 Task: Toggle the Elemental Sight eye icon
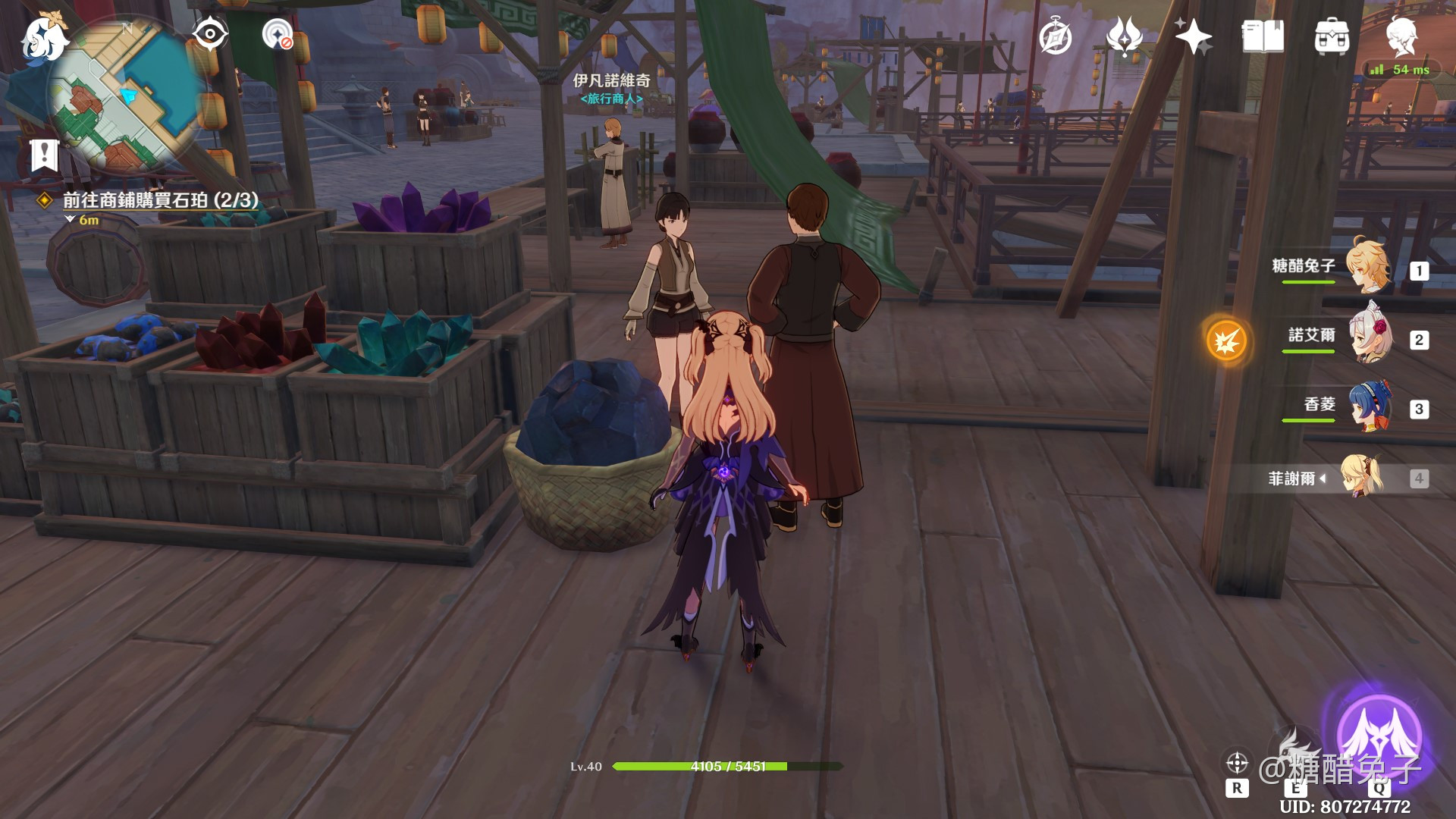tap(209, 34)
